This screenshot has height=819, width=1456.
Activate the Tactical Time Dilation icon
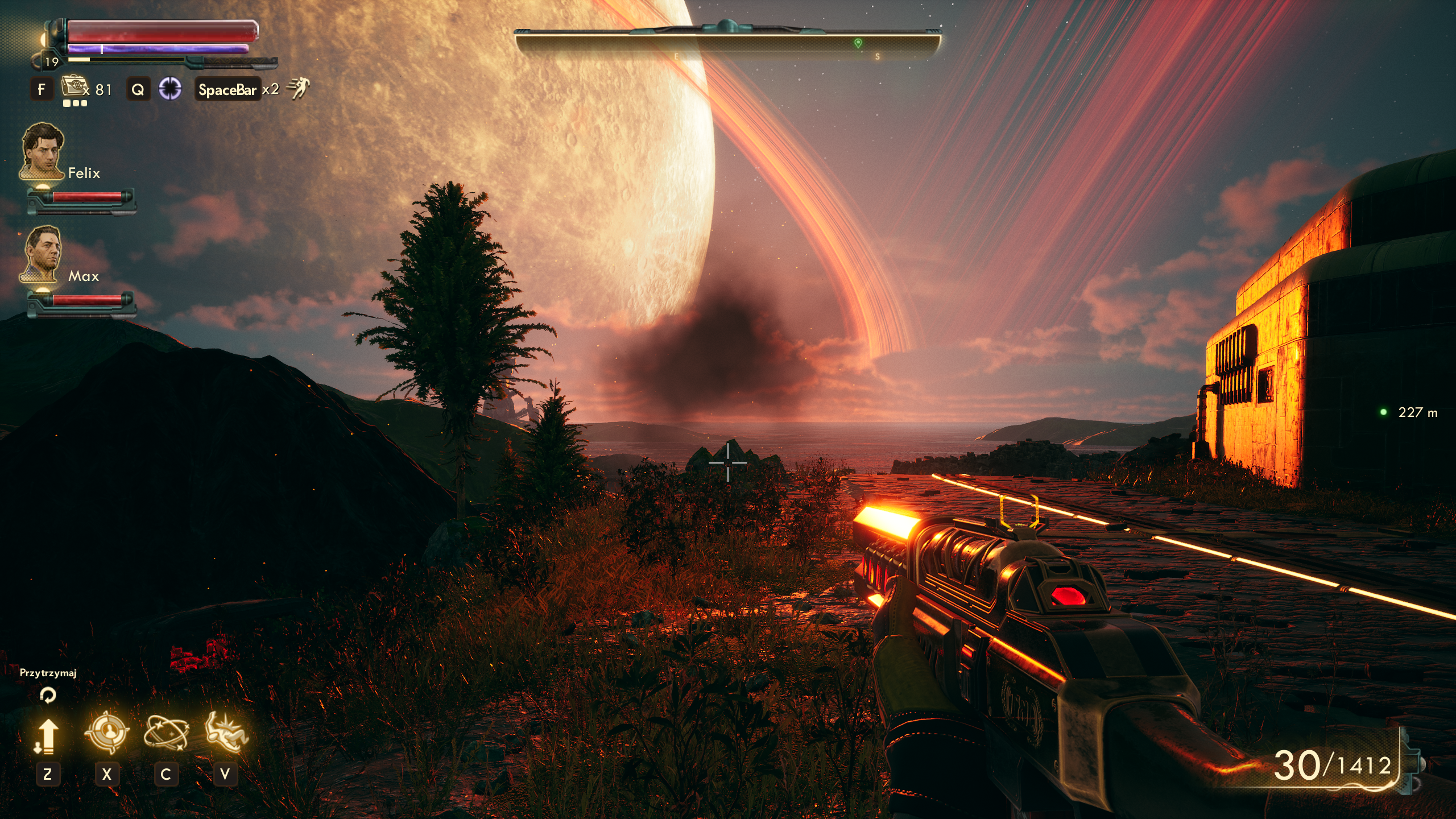click(169, 89)
